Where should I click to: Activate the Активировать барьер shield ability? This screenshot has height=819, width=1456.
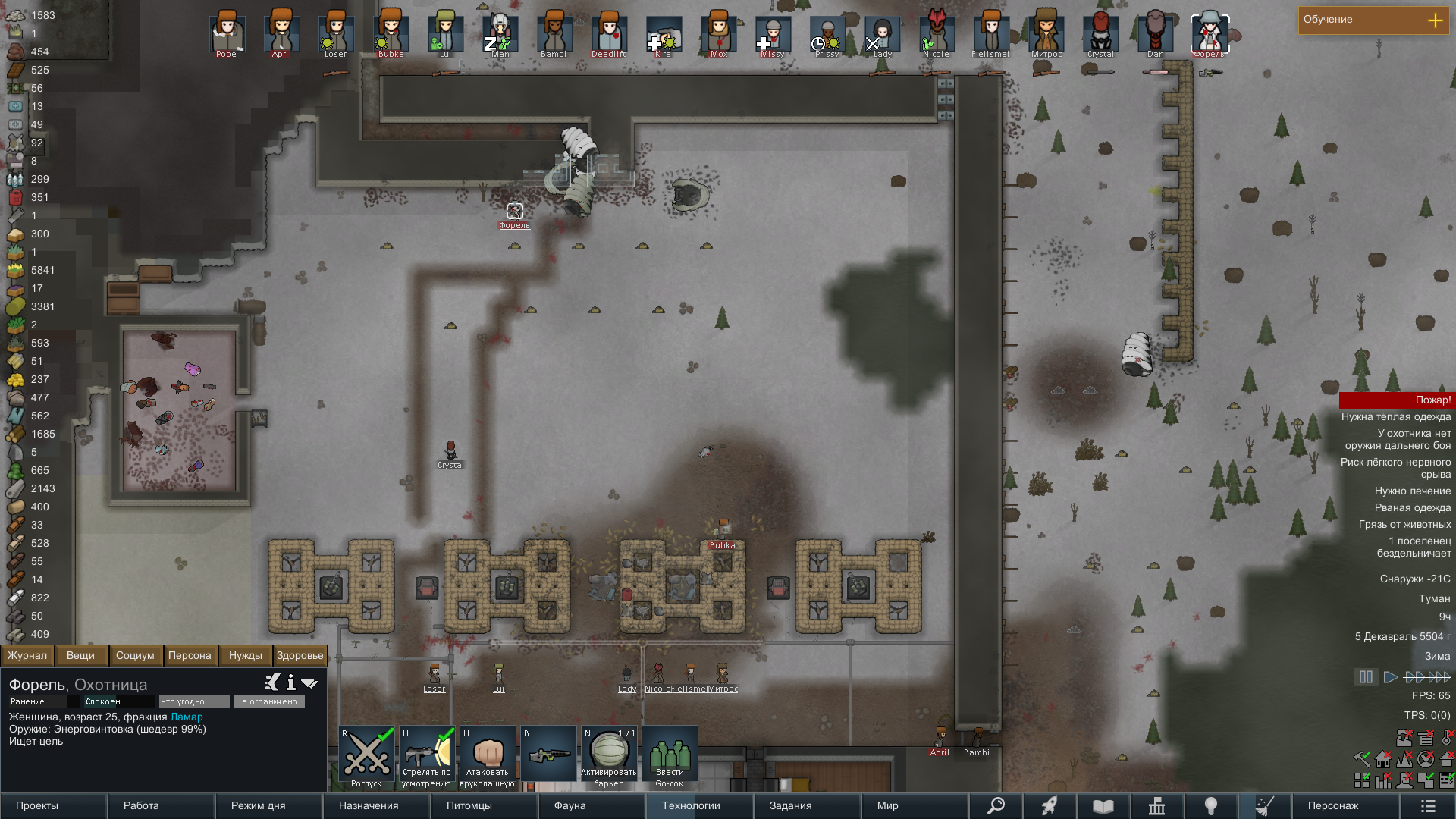609,757
